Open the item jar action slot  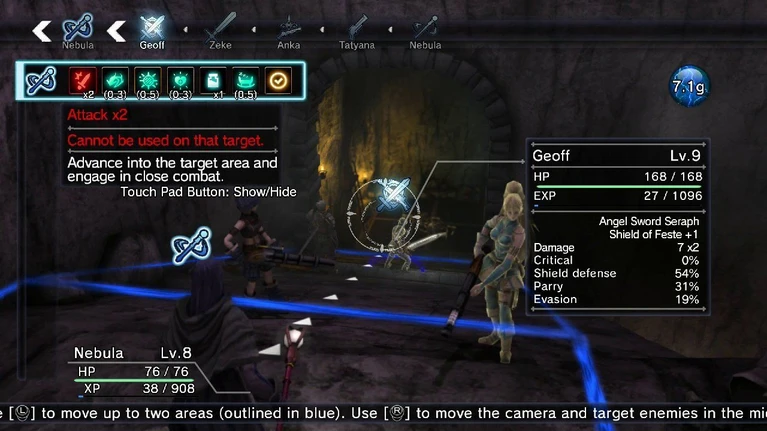click(x=213, y=79)
